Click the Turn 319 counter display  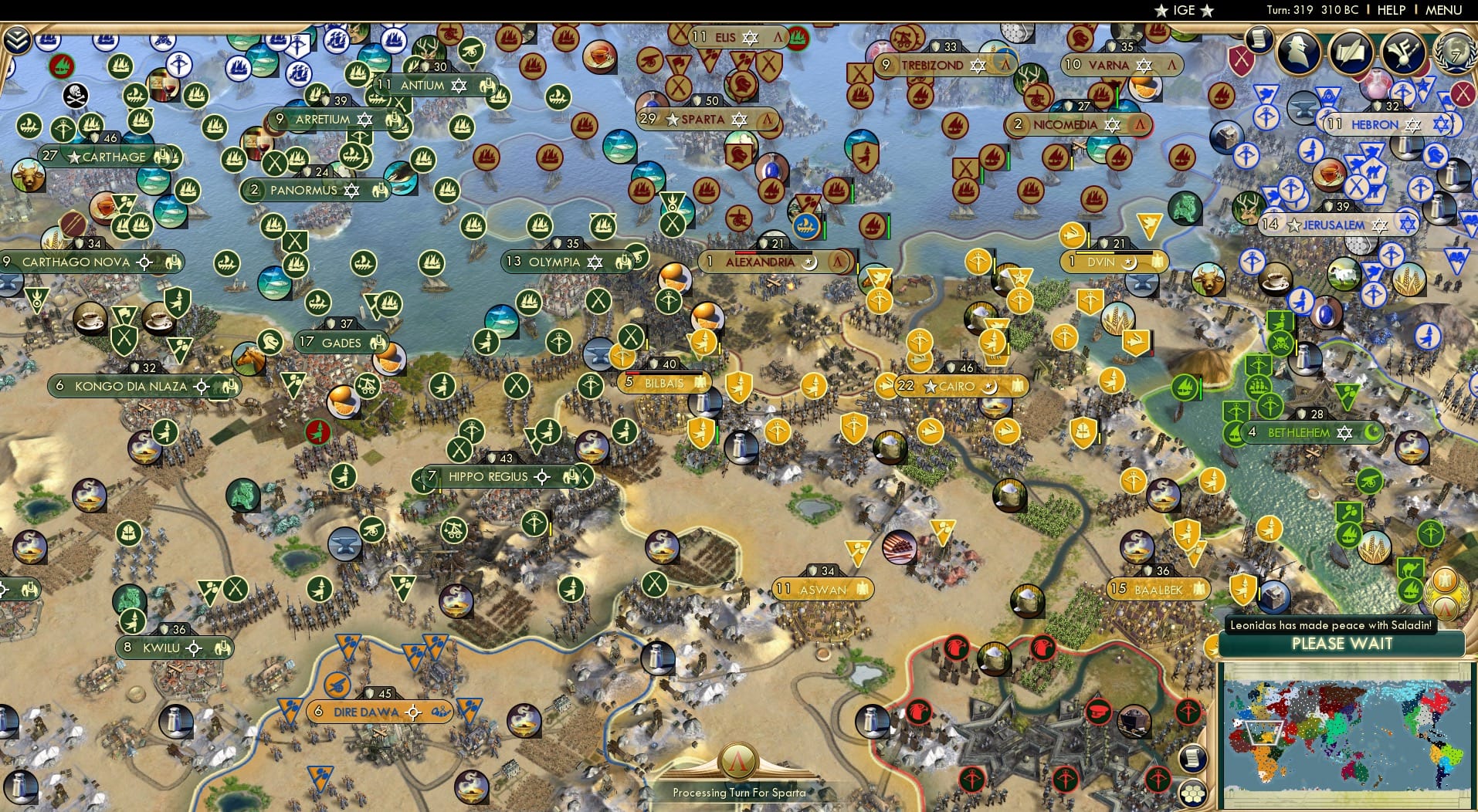[1303, 10]
